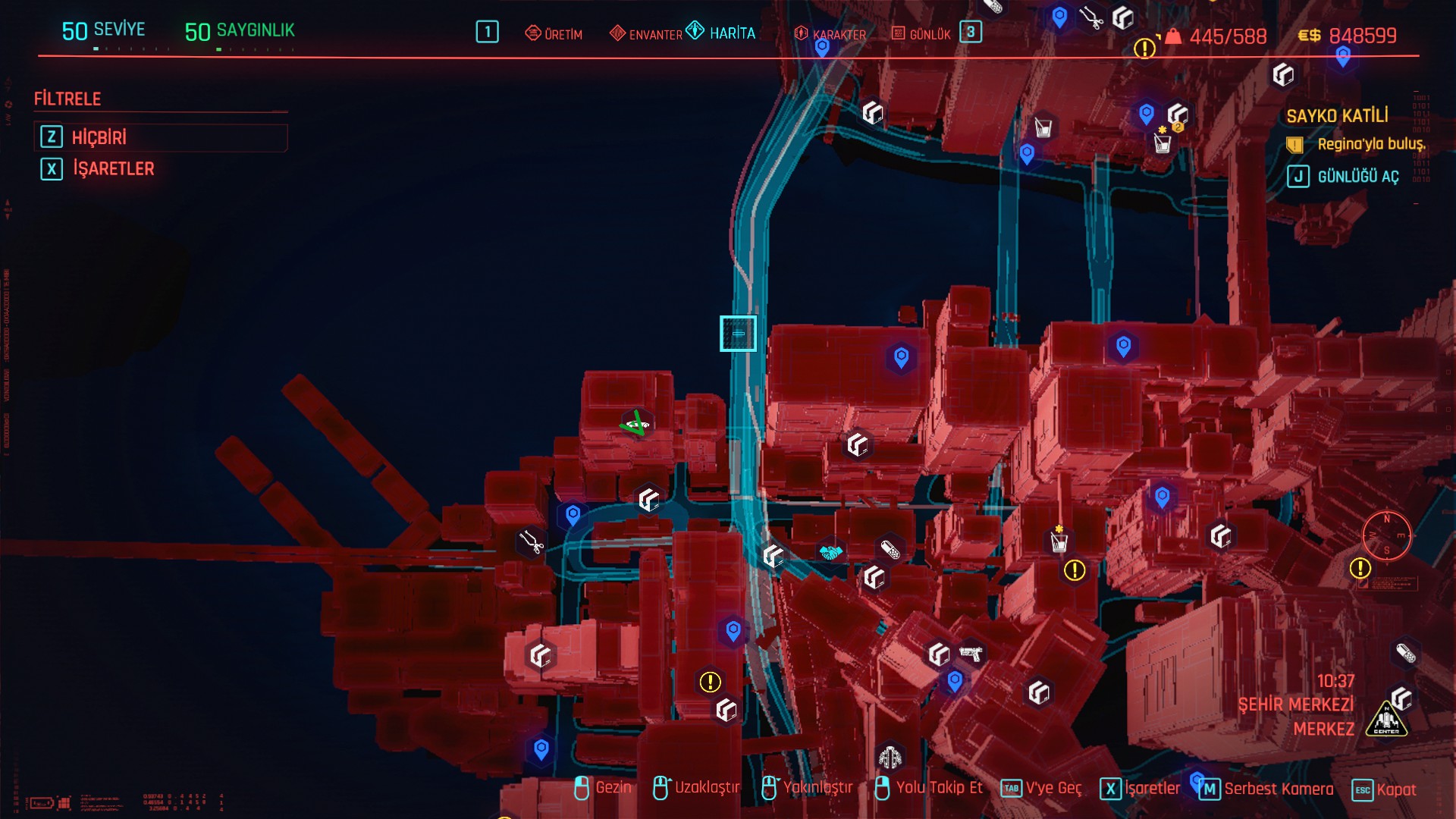
Task: Switch to the Envanter tab
Action: click(x=646, y=34)
